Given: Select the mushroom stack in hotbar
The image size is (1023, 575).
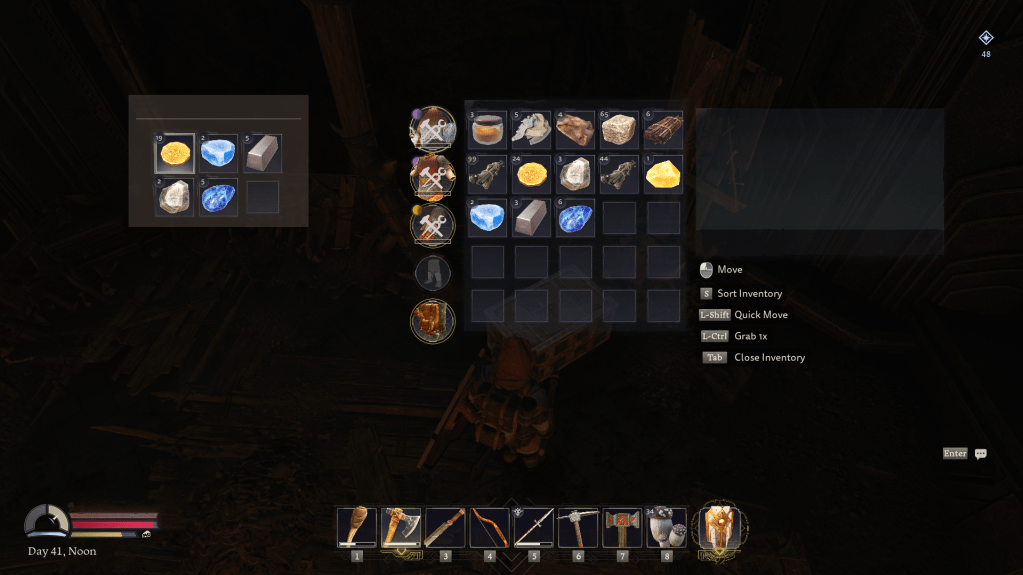Looking at the screenshot, I should pos(666,526).
